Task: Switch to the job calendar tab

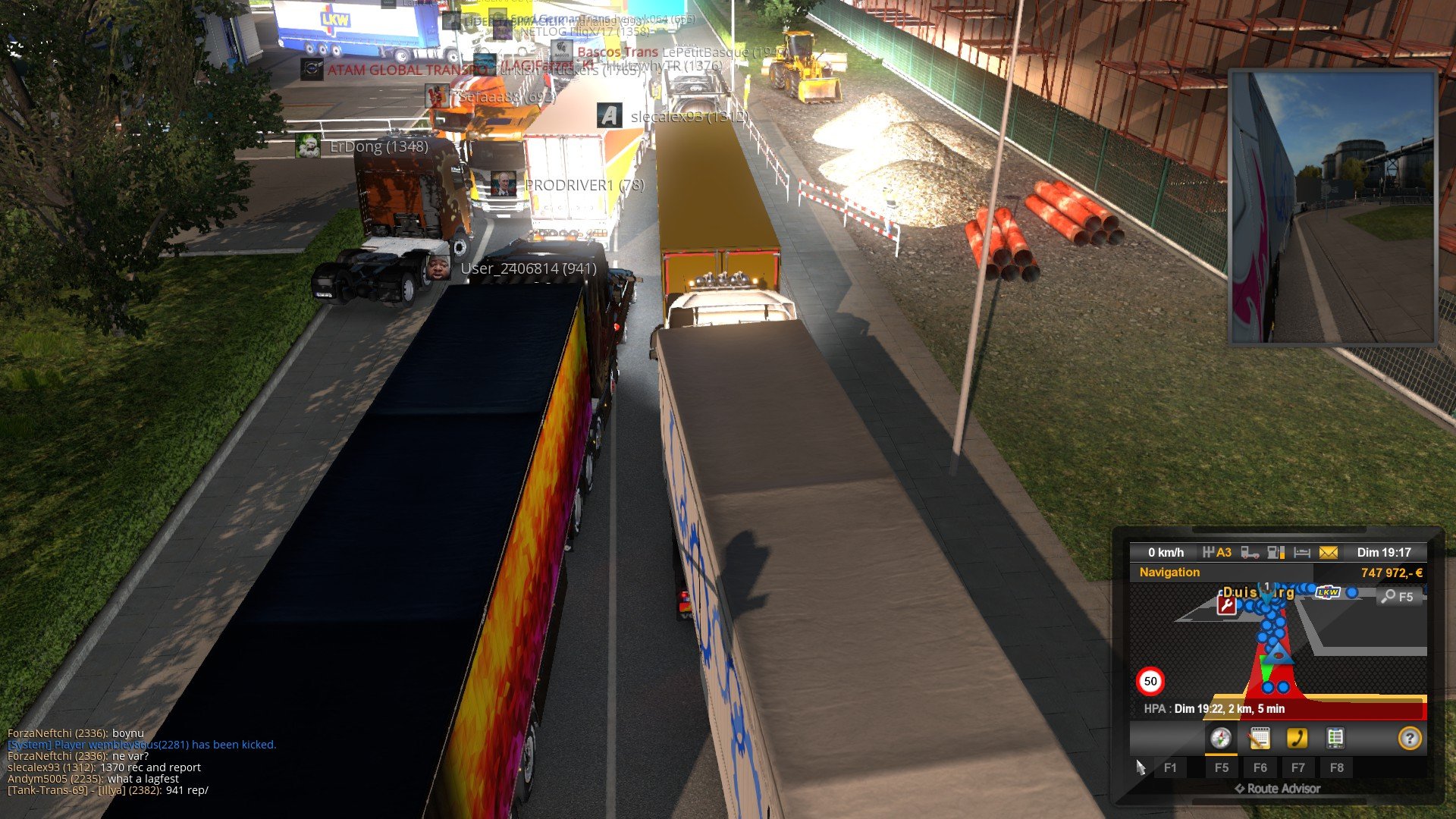Action: (x=1259, y=738)
